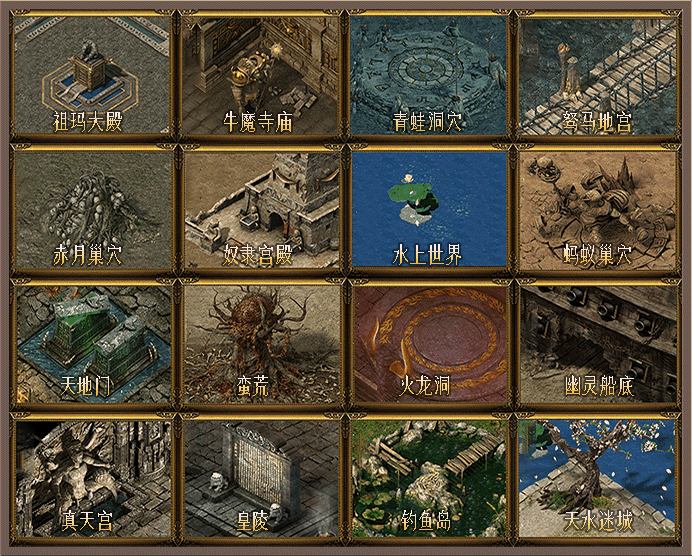Open the 幽灵船底 map tile

(x=596, y=342)
